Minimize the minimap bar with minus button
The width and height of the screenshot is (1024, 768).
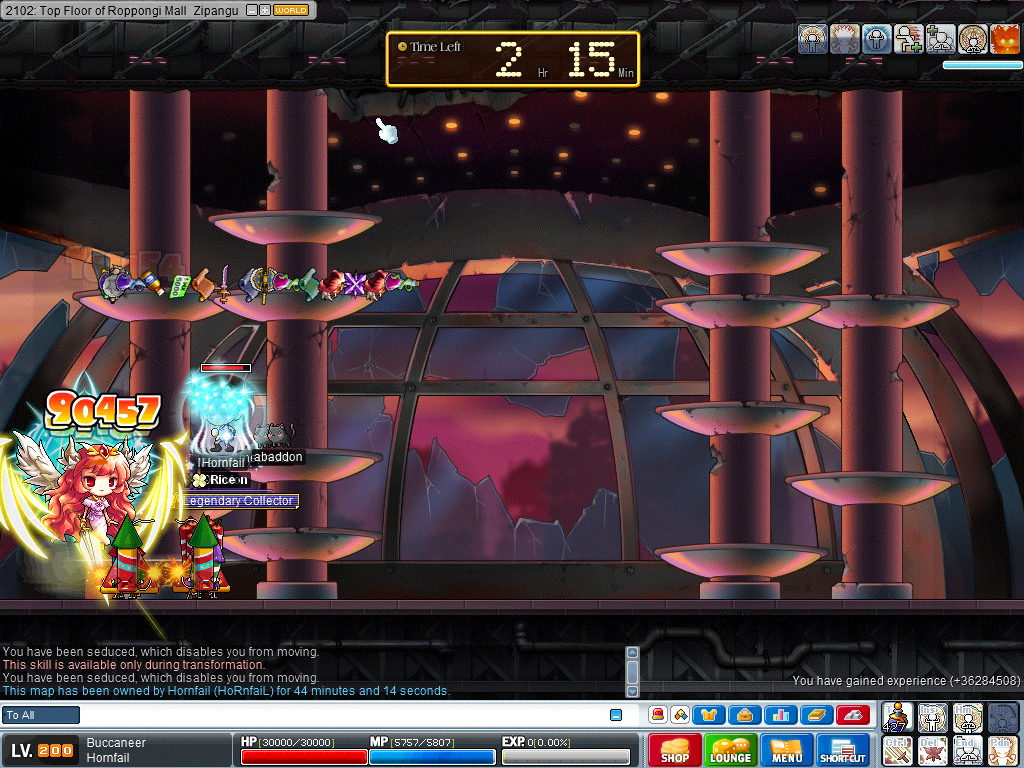[x=252, y=10]
